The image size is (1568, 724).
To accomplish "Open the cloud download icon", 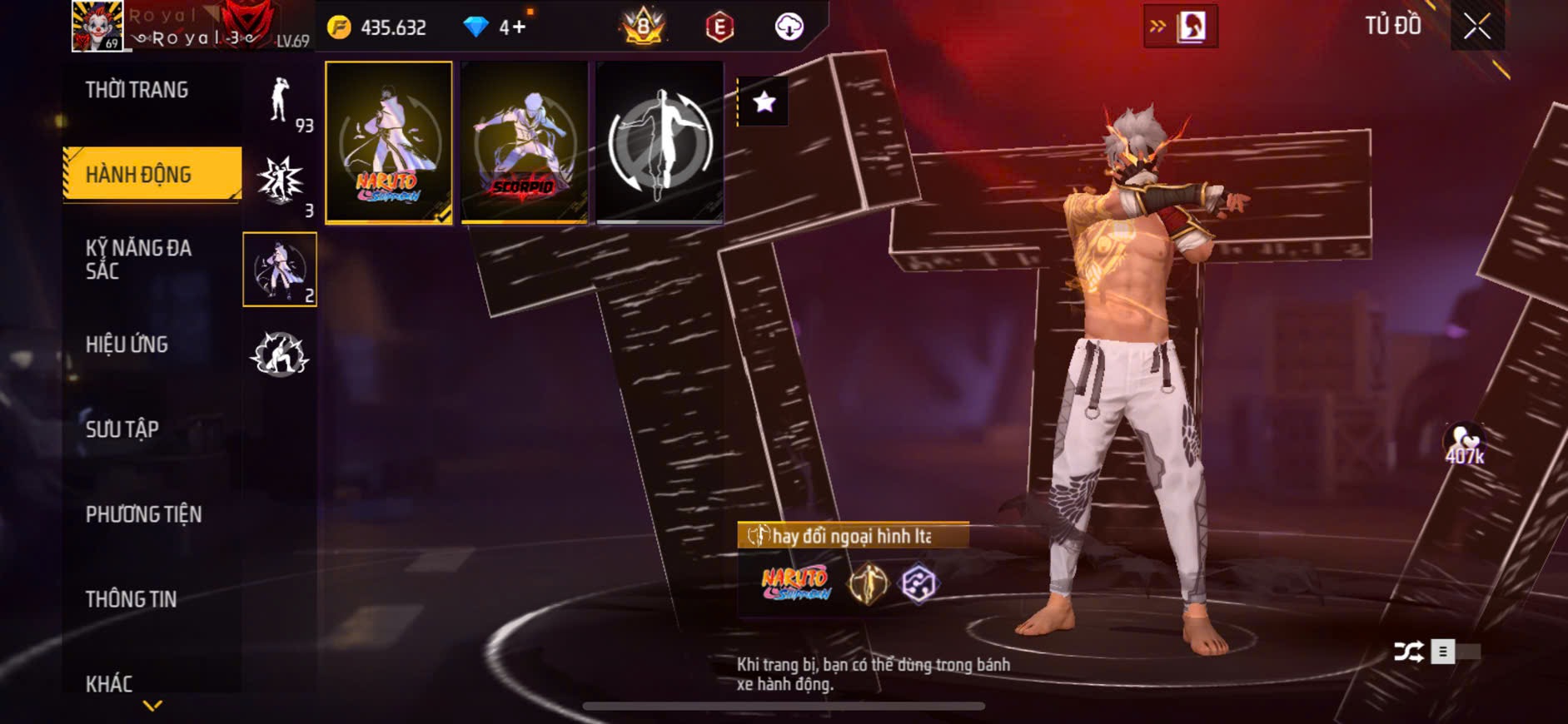I will coord(789,27).
